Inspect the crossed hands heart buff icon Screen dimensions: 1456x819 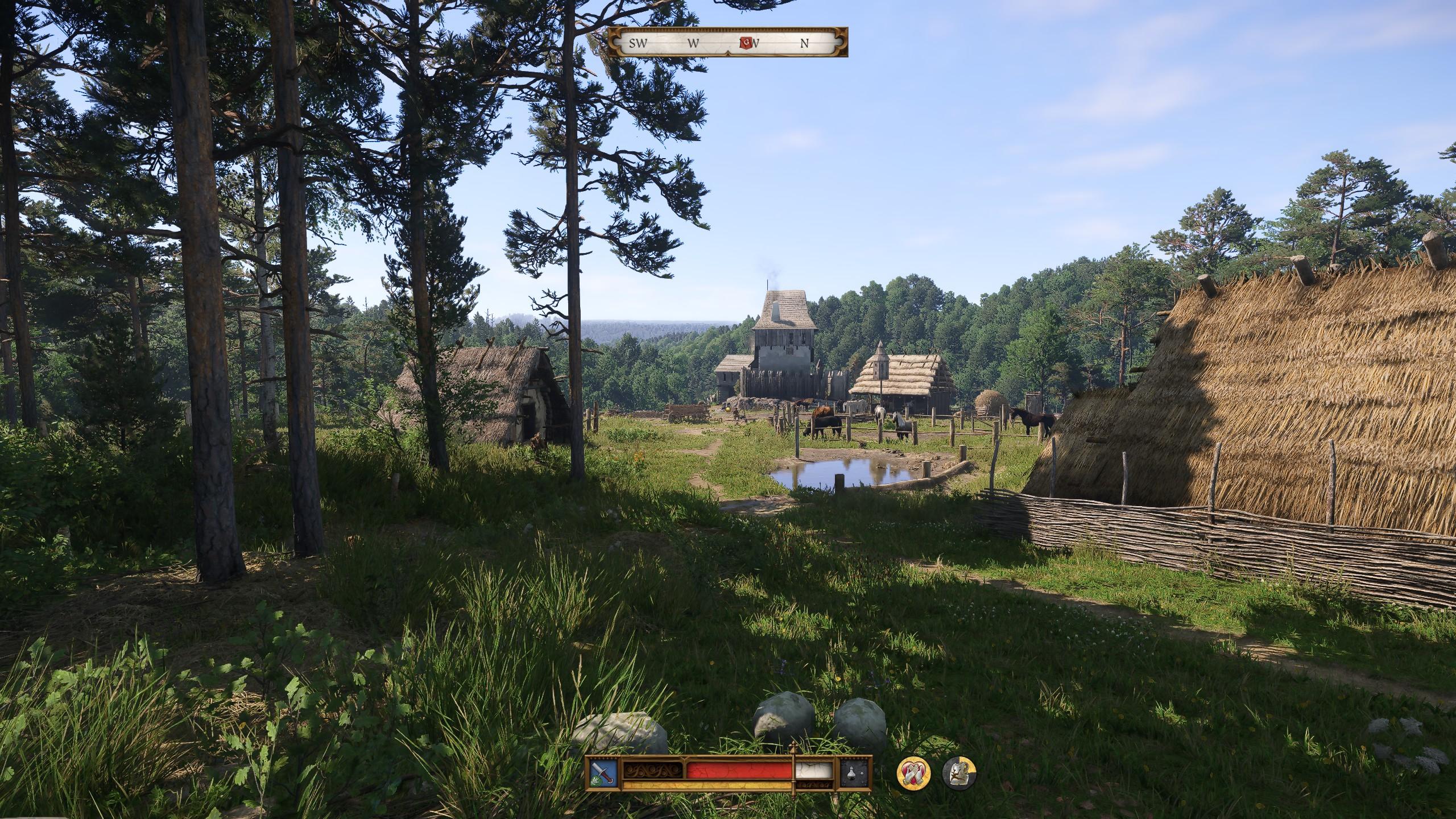(x=913, y=773)
